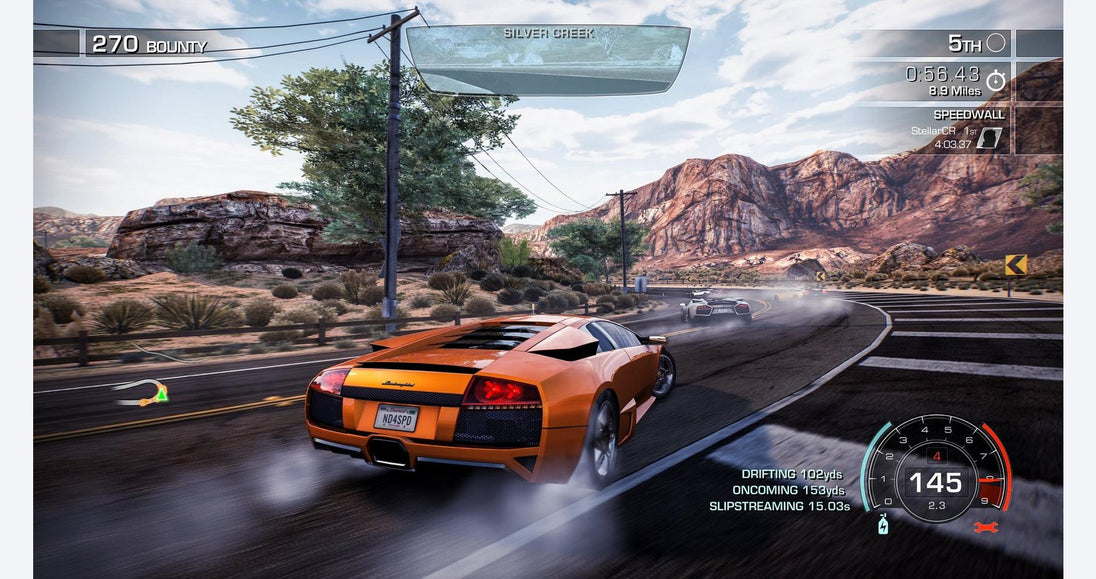Activate the nitrous bottle icon
The width and height of the screenshot is (1096, 579).
[883, 524]
